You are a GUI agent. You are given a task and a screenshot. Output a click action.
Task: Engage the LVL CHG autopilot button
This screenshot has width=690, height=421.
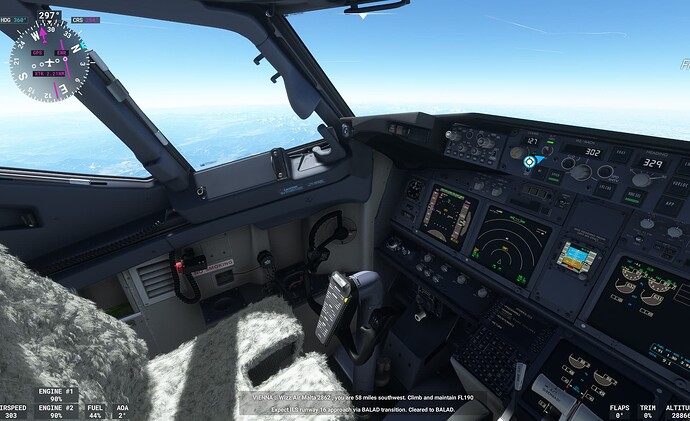pyautogui.click(x=601, y=190)
